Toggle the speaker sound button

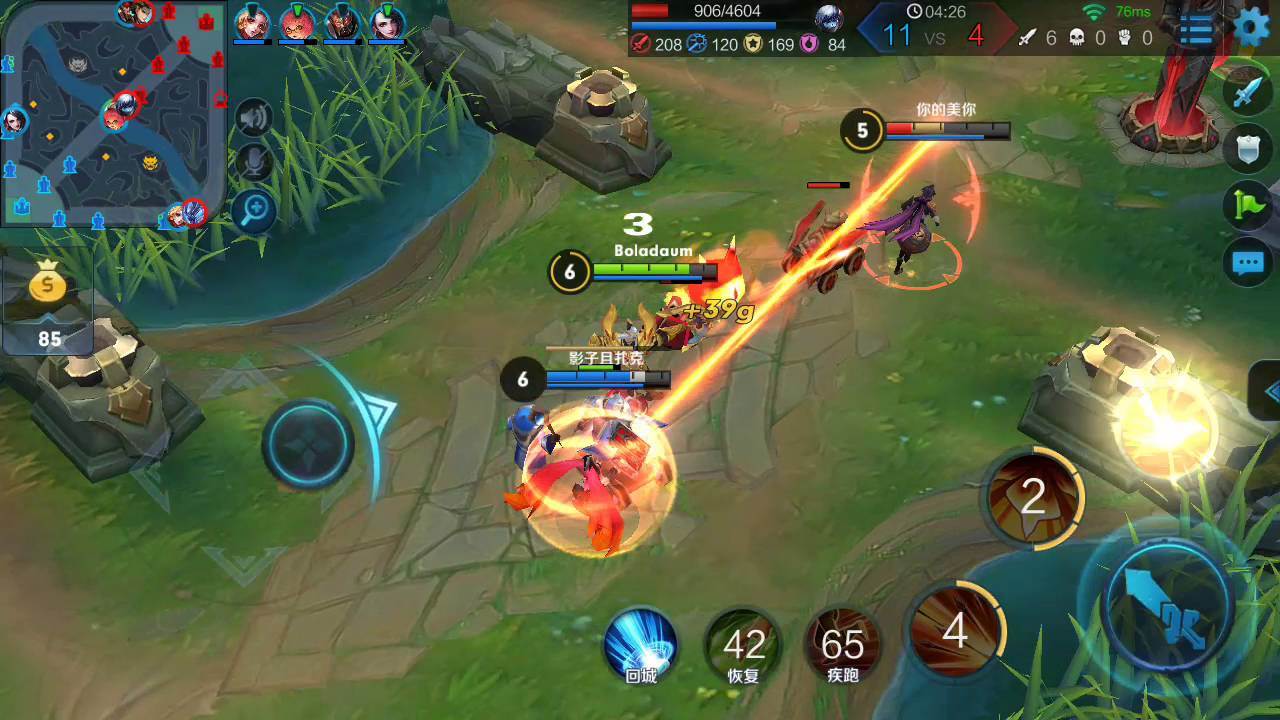click(x=254, y=118)
